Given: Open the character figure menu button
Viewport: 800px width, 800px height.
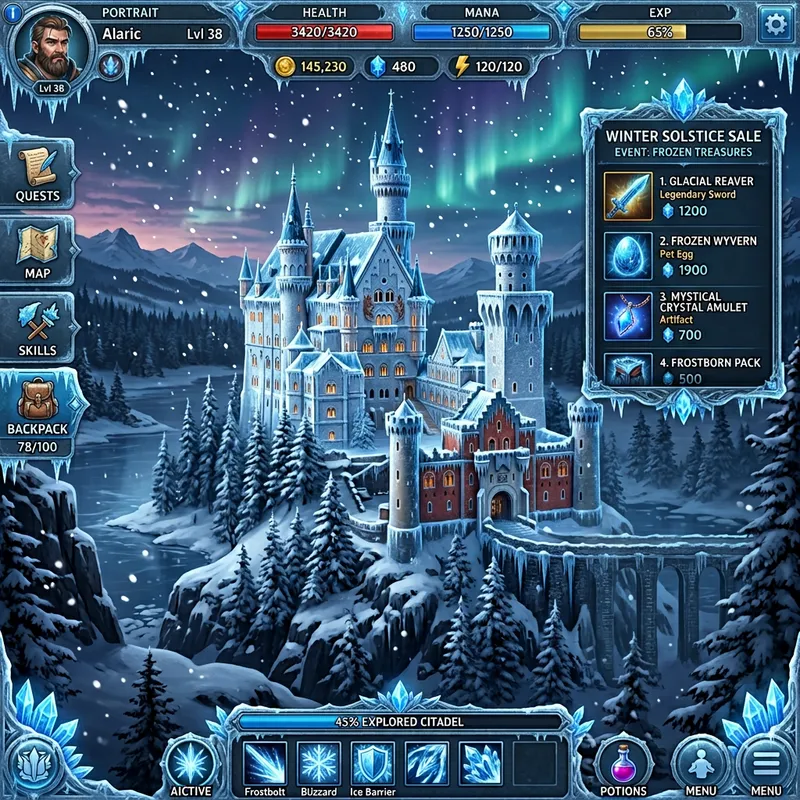Looking at the screenshot, I should (701, 764).
